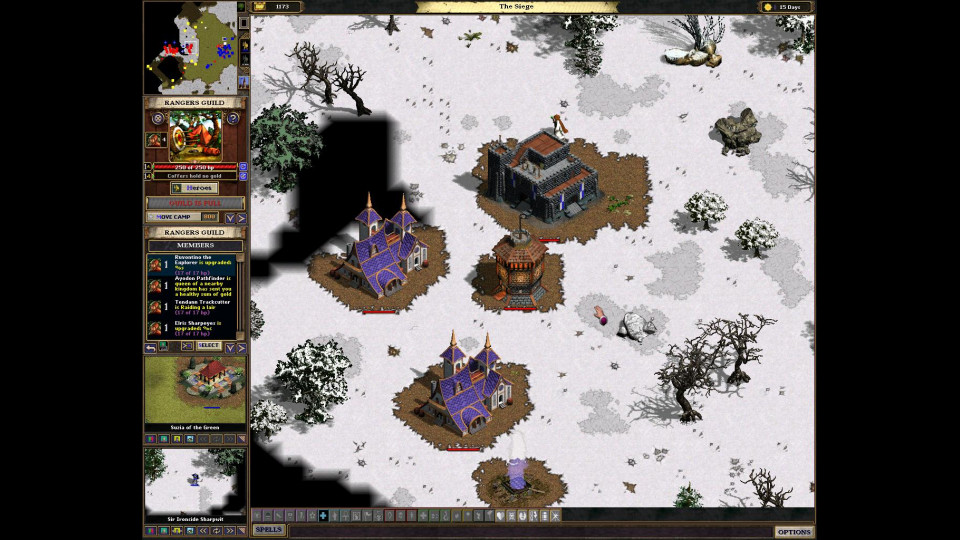Click the Rangers Guild portrait image

194,135
